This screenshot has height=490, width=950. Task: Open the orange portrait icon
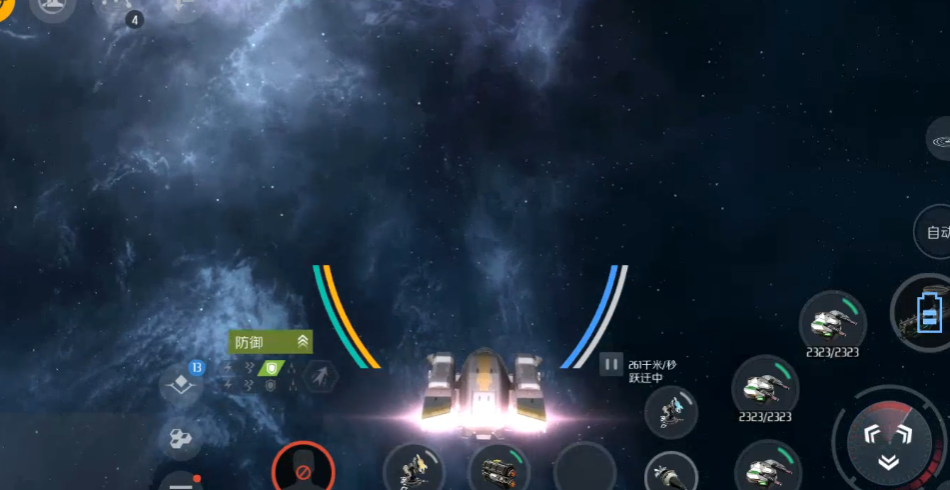tap(8, 8)
